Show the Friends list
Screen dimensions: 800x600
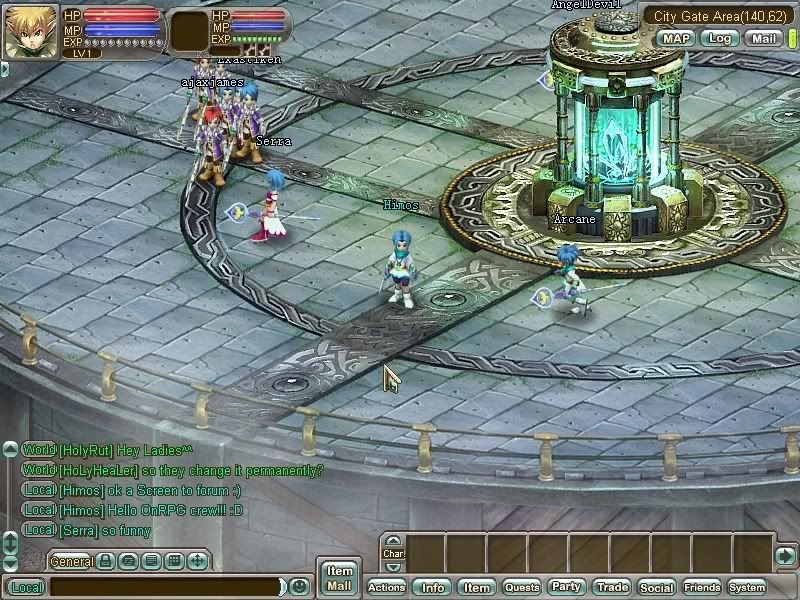(x=702, y=588)
